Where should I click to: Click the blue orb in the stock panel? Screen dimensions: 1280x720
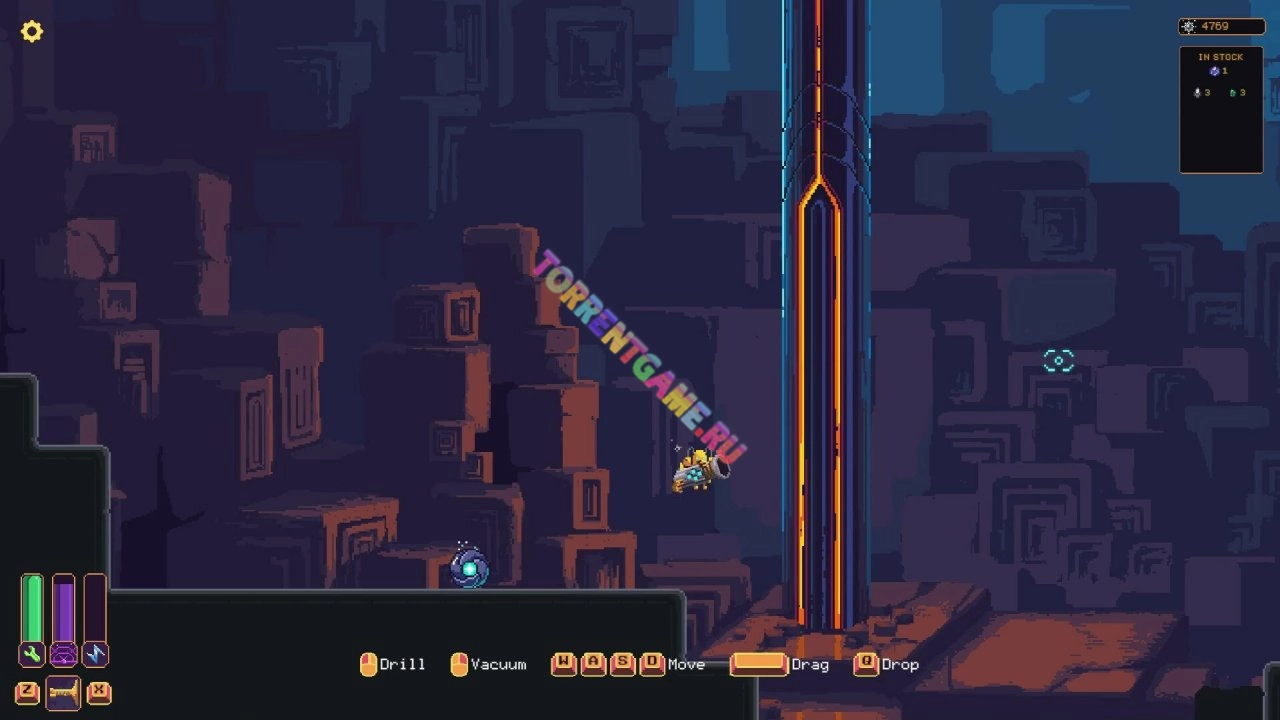(x=1214, y=72)
